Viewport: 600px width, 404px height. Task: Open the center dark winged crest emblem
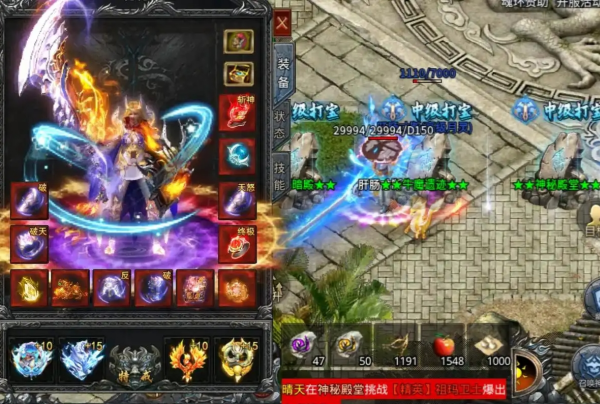134,362
